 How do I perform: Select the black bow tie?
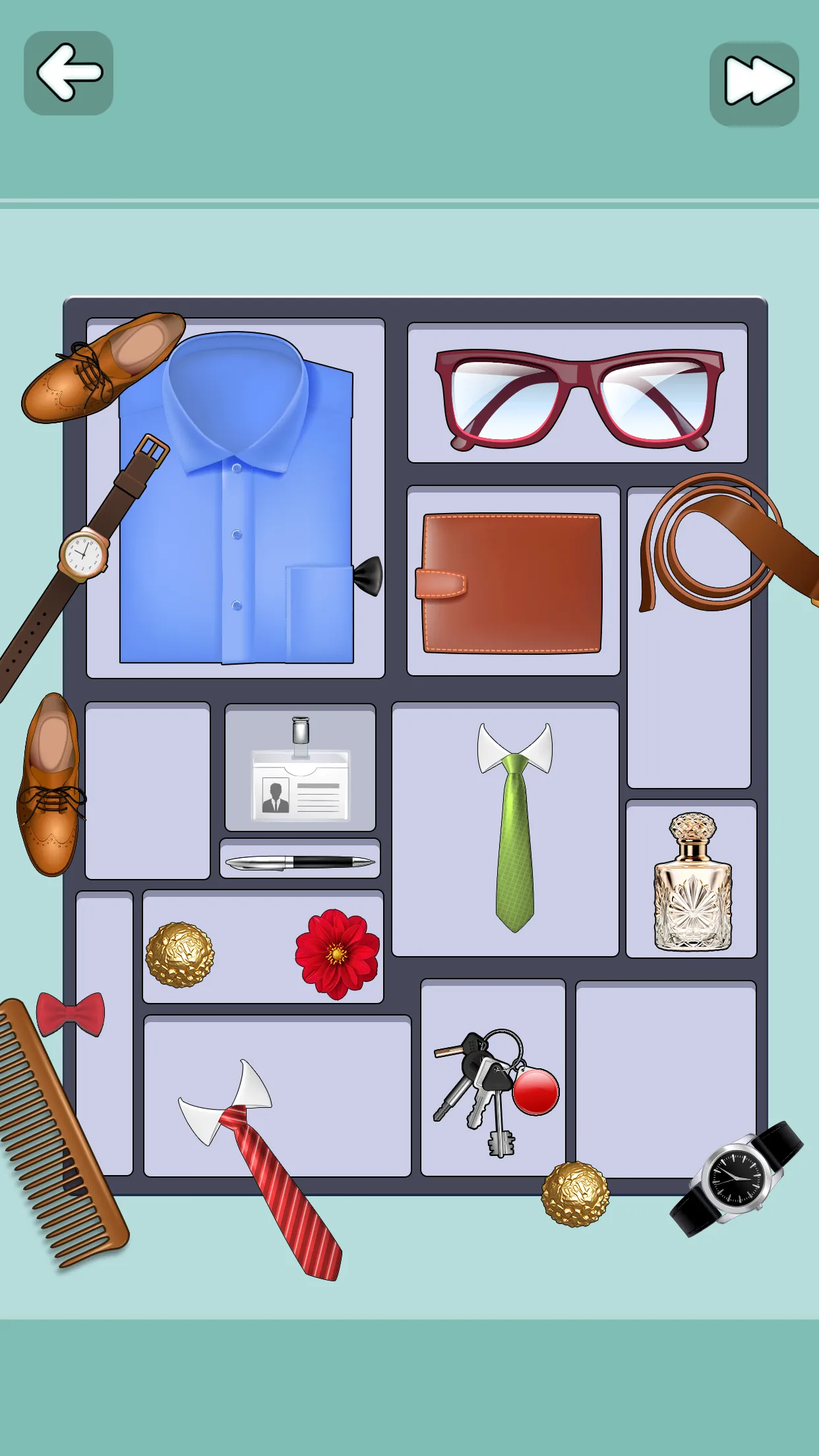(369, 576)
